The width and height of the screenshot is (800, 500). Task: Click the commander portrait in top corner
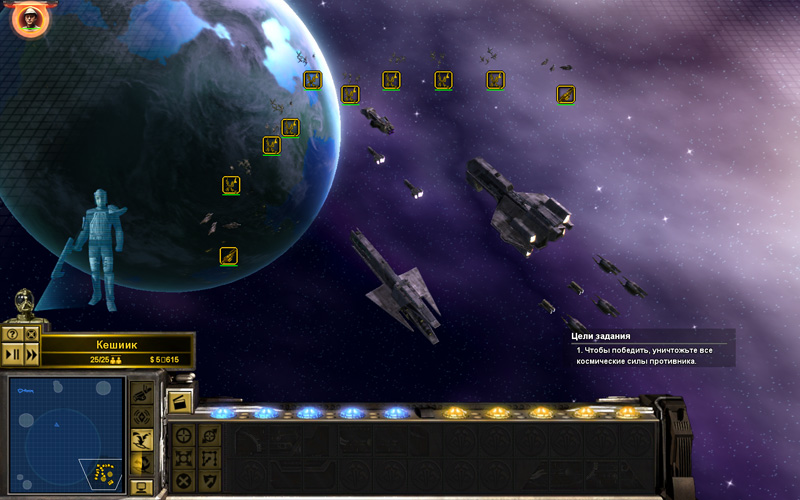click(x=30, y=18)
